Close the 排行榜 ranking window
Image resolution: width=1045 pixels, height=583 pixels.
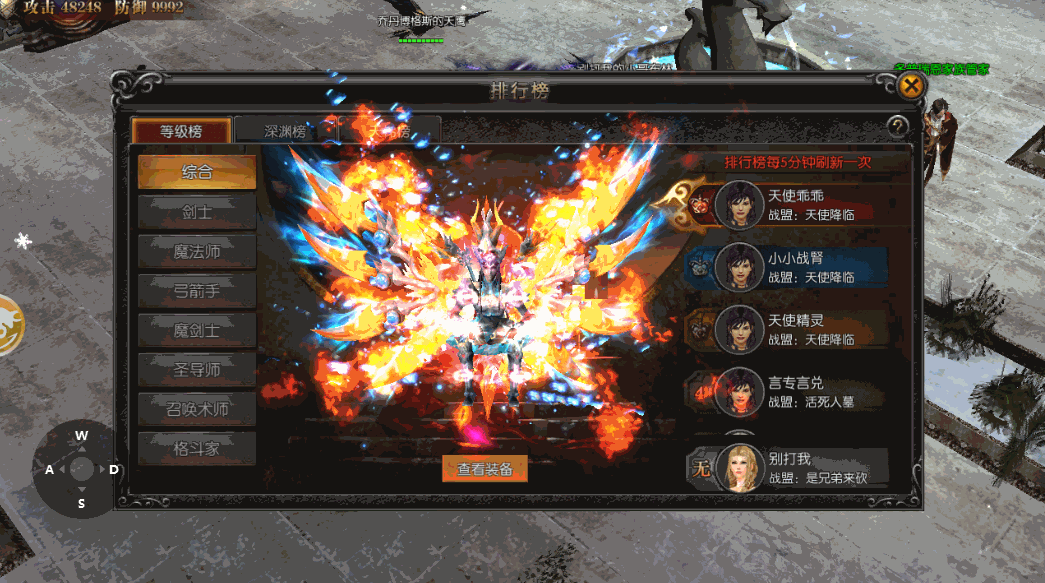point(910,86)
